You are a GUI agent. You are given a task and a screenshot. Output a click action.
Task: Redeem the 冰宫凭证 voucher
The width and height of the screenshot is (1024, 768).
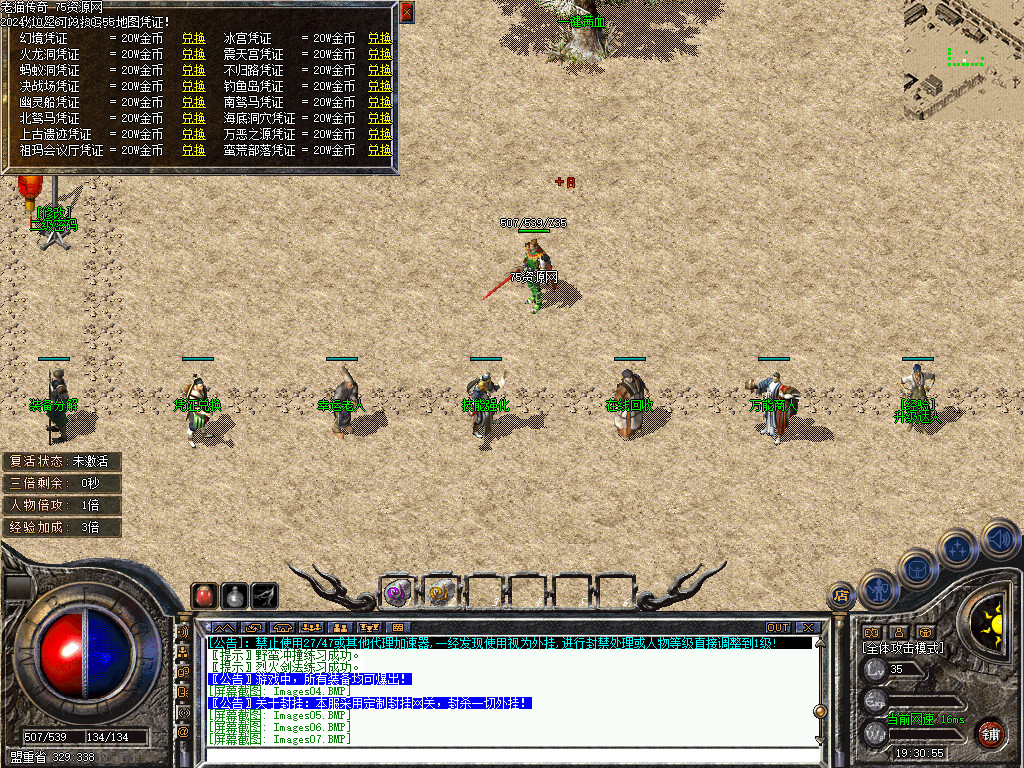tap(379, 39)
